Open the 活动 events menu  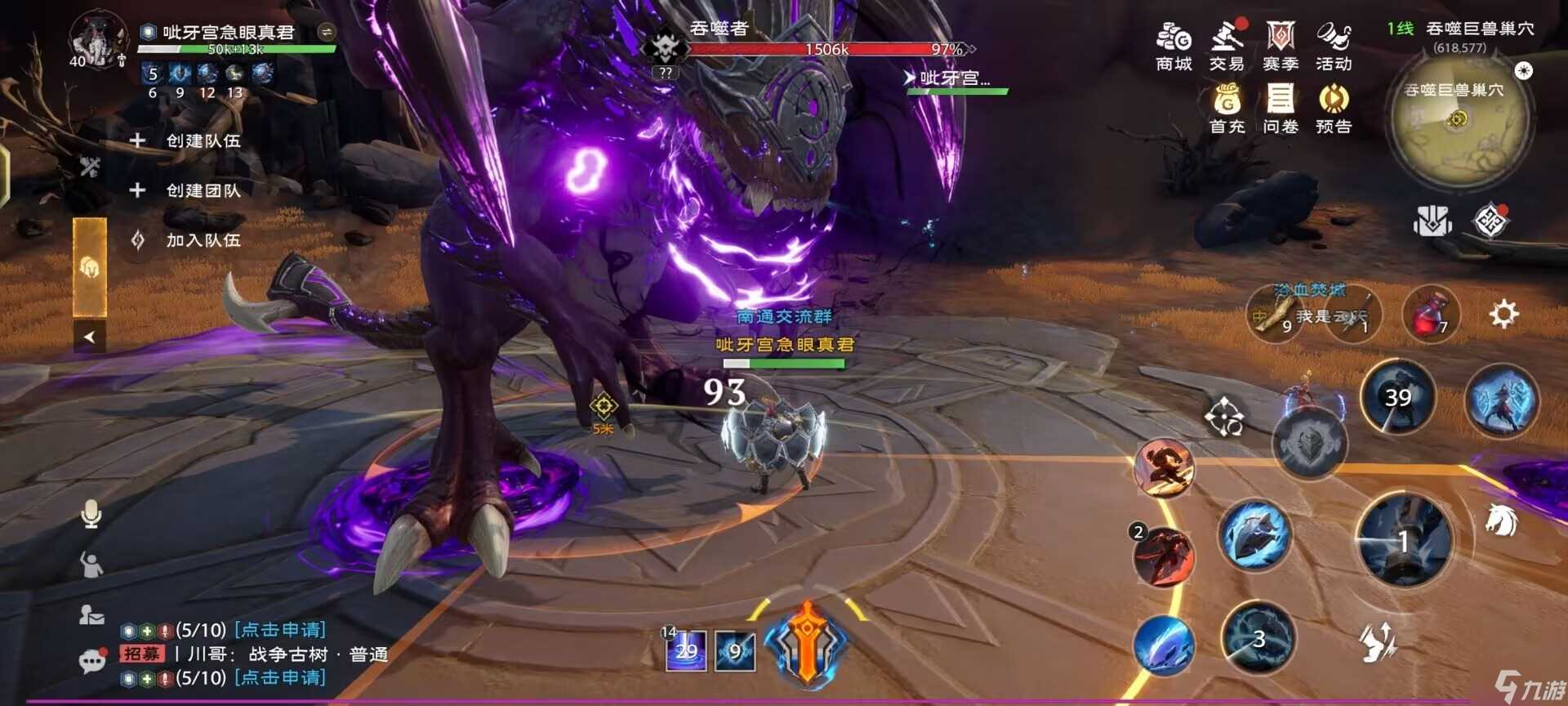[x=1333, y=47]
